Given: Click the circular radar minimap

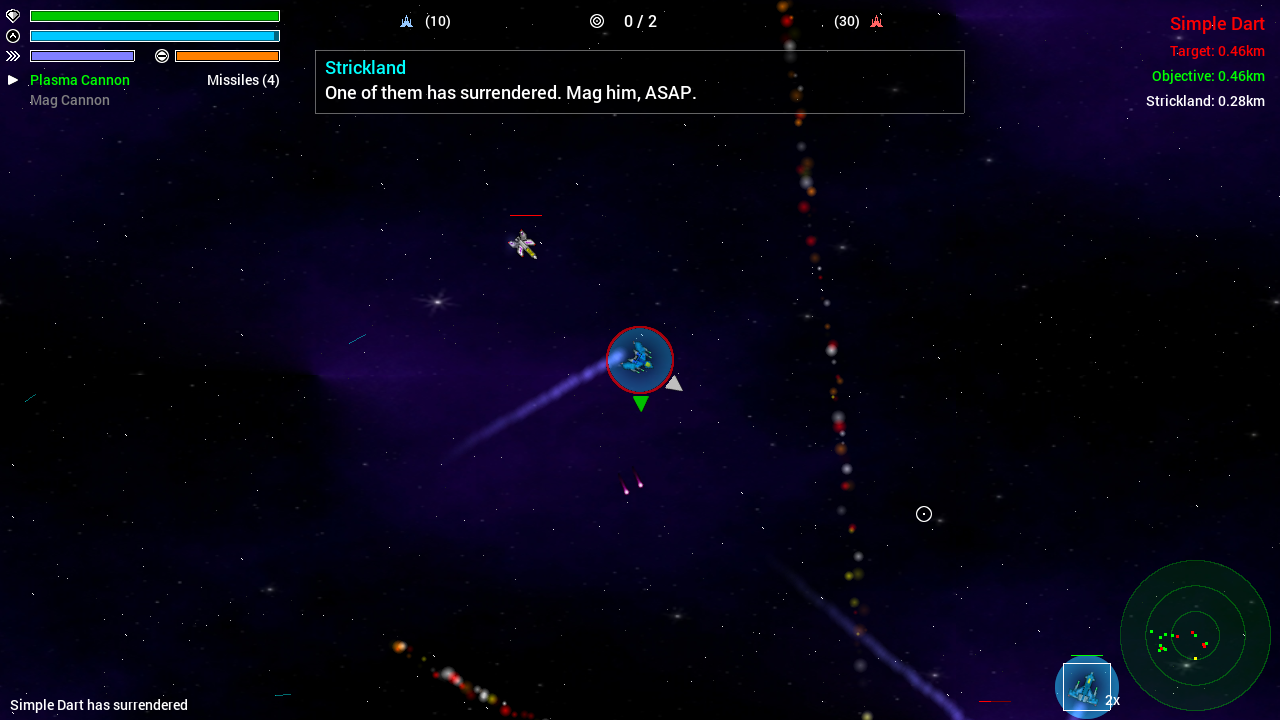Looking at the screenshot, I should pos(1195,635).
